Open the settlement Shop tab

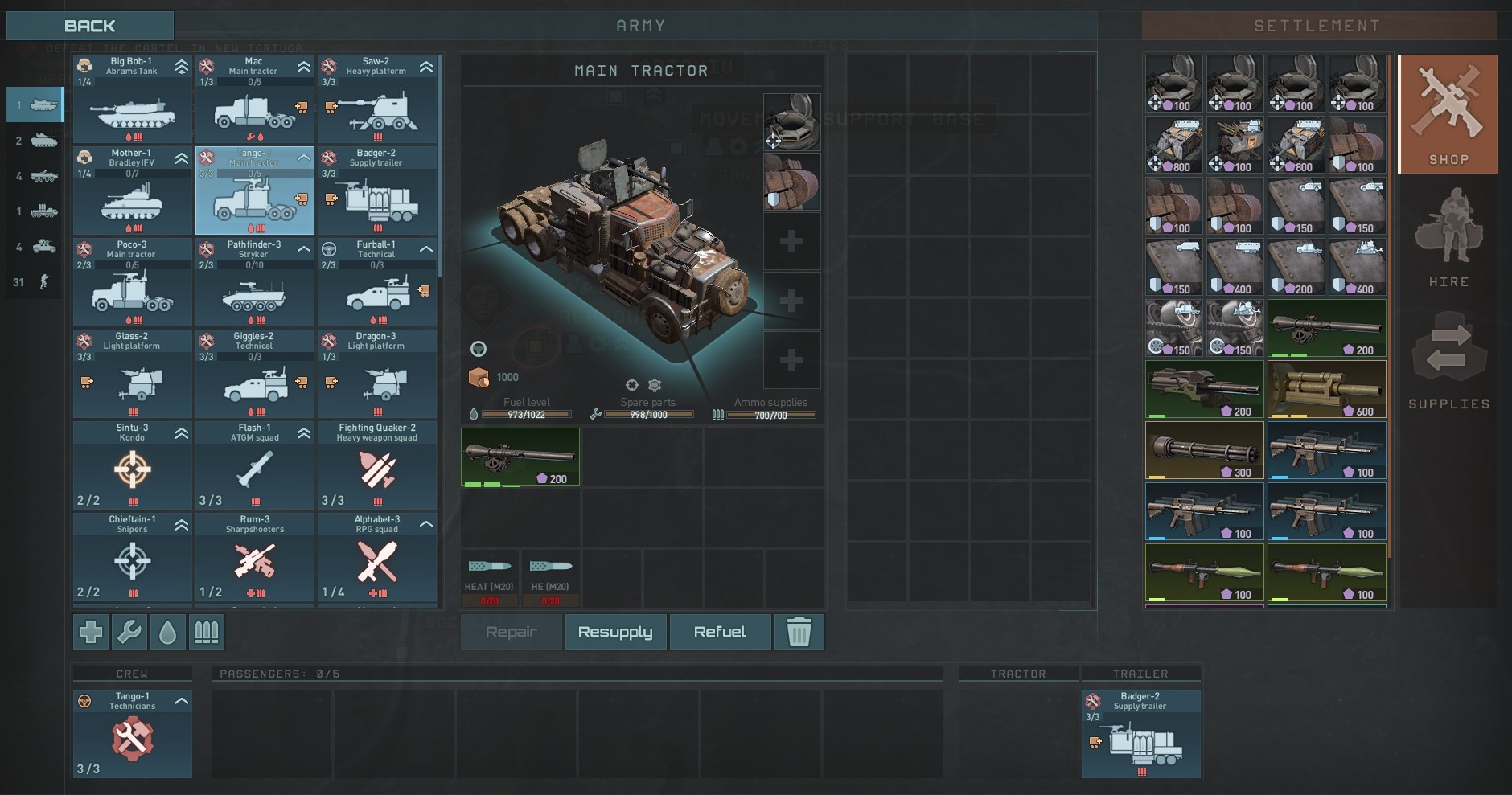pos(1448,114)
